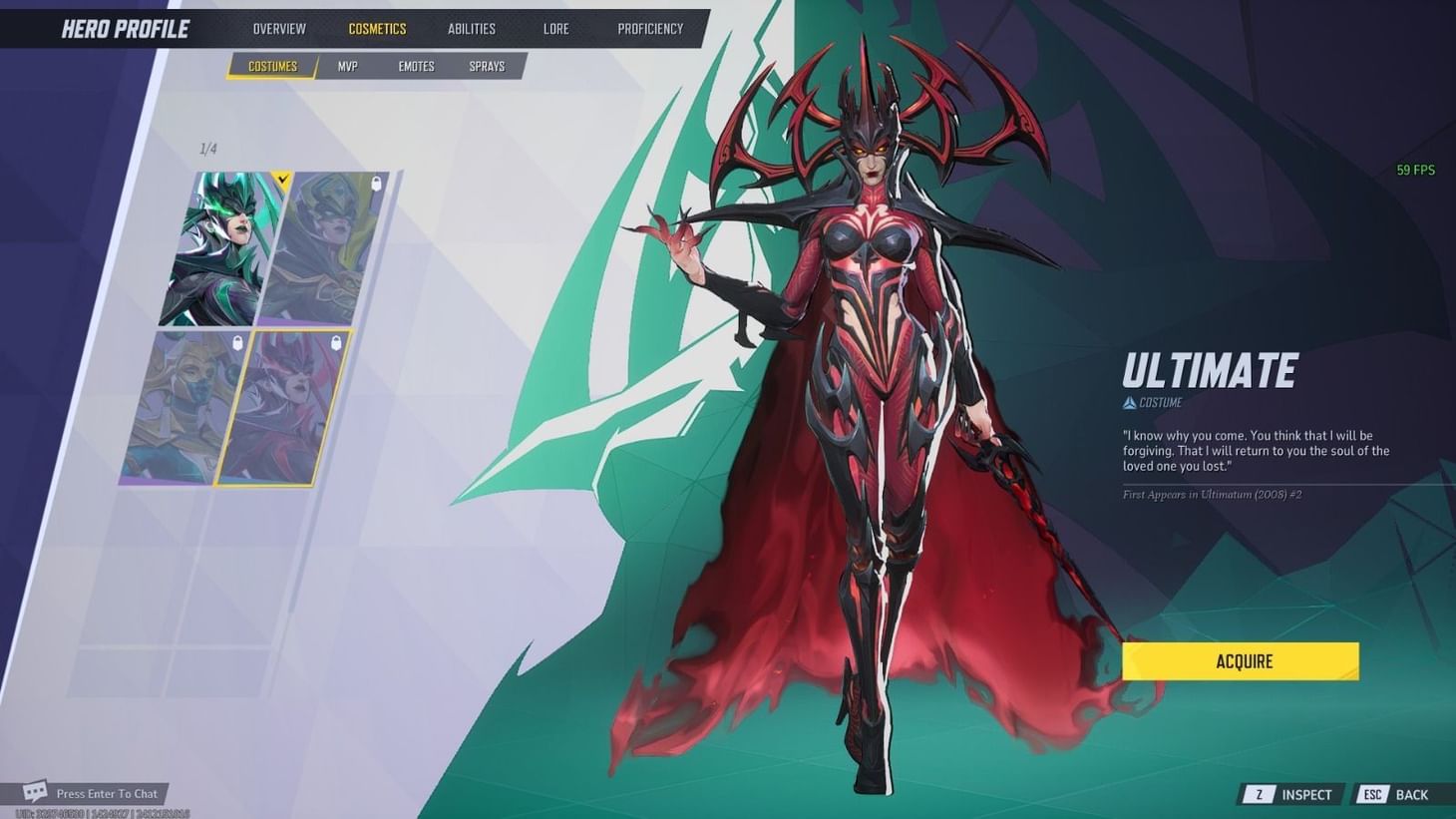Viewport: 1456px width, 819px height.
Task: Switch to the Overview tab
Action: [278, 28]
